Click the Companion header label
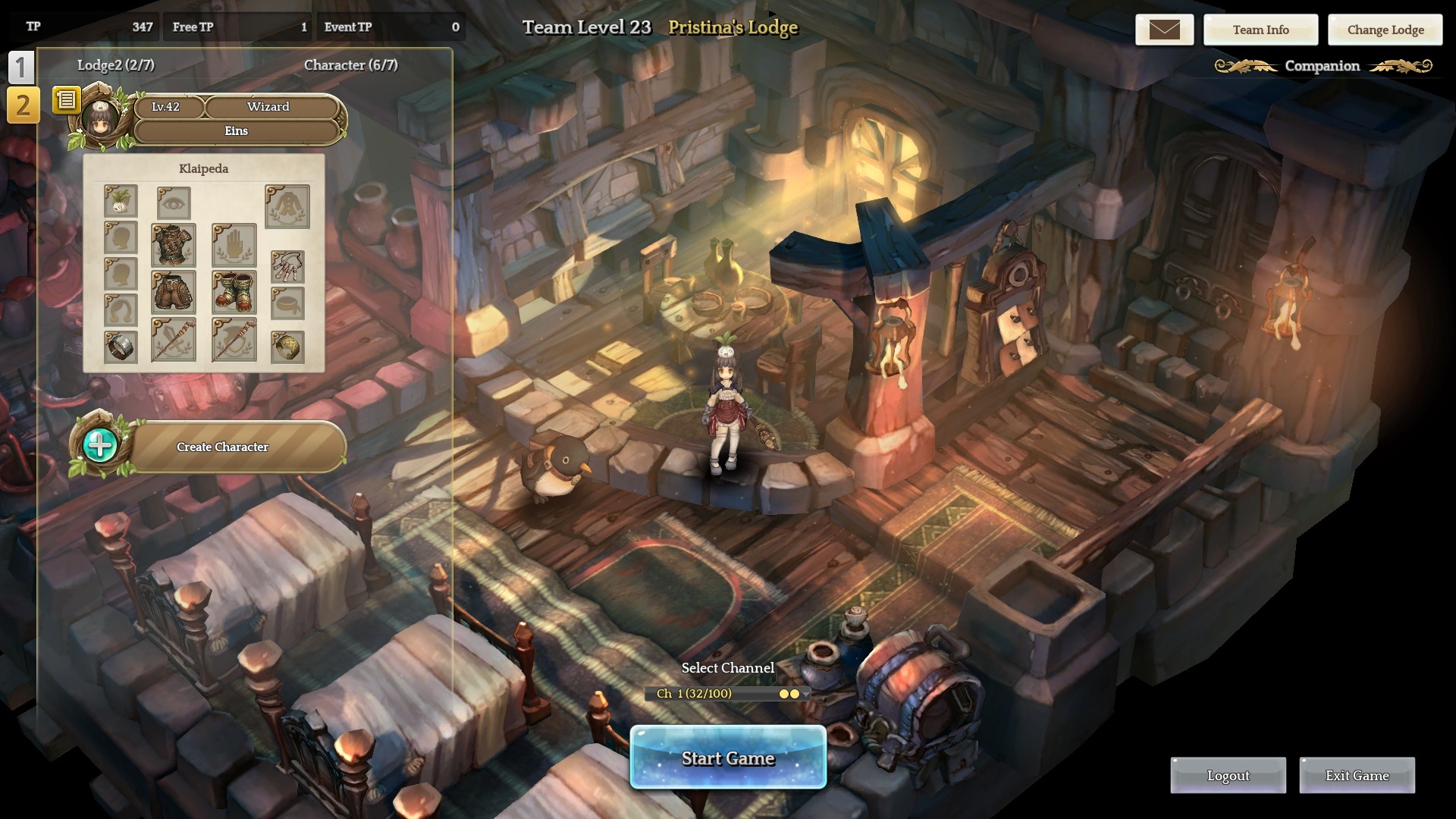1456x819 pixels. (x=1322, y=66)
